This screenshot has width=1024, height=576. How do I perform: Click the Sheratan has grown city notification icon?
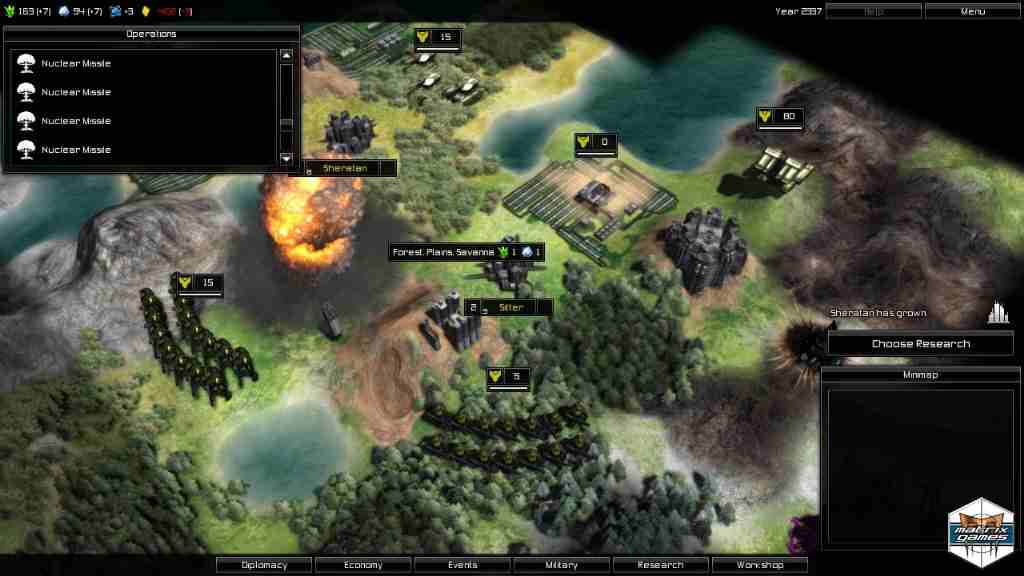(x=997, y=313)
